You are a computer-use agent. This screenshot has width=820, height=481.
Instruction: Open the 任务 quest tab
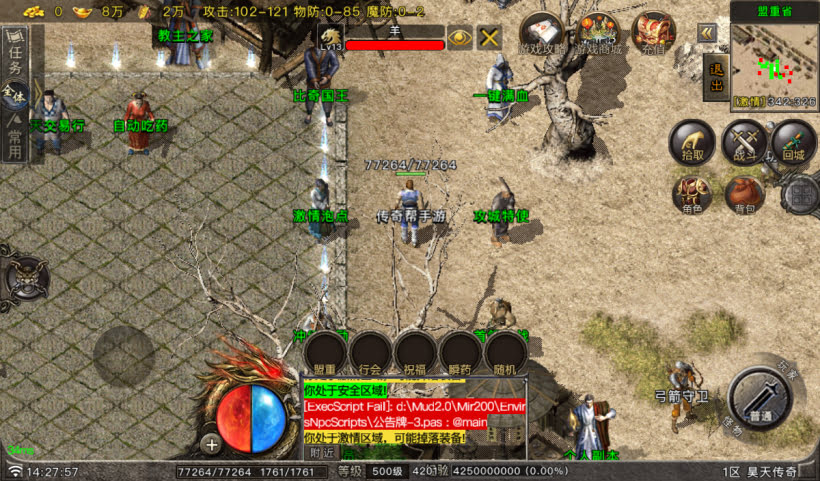tap(15, 56)
